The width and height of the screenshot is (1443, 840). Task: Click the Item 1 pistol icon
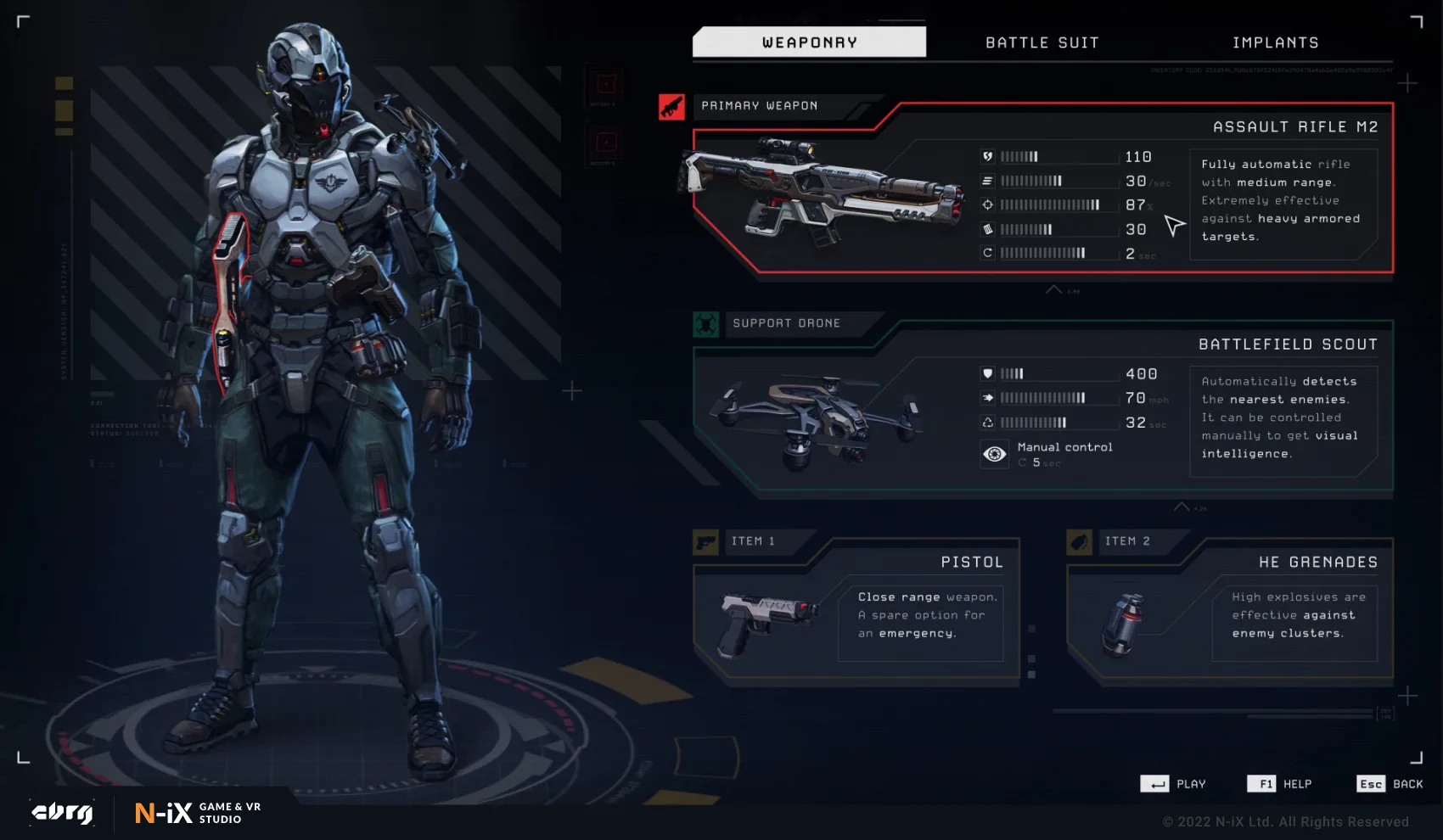tap(705, 541)
